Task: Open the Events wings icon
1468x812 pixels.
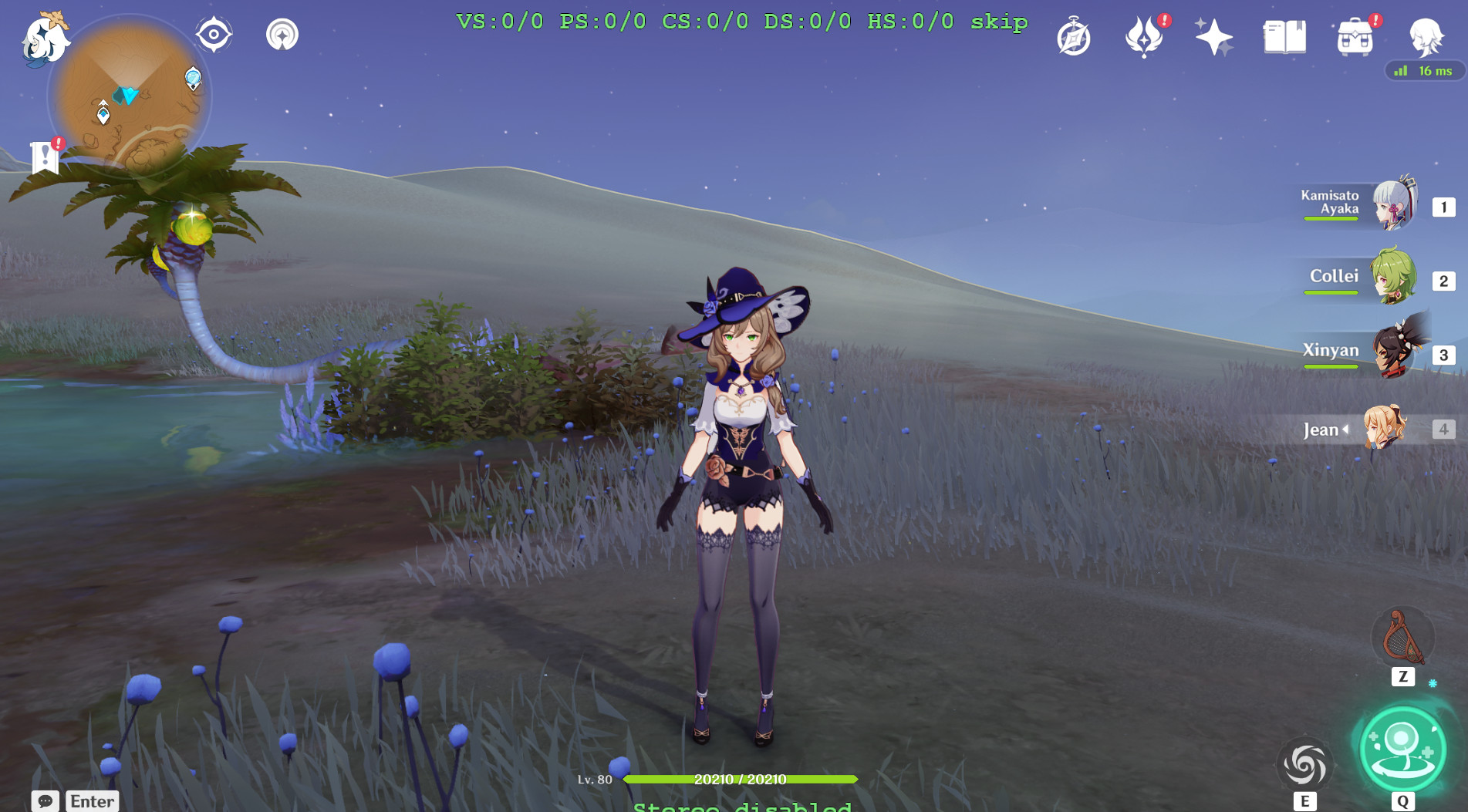Action: pyautogui.click(x=1144, y=35)
